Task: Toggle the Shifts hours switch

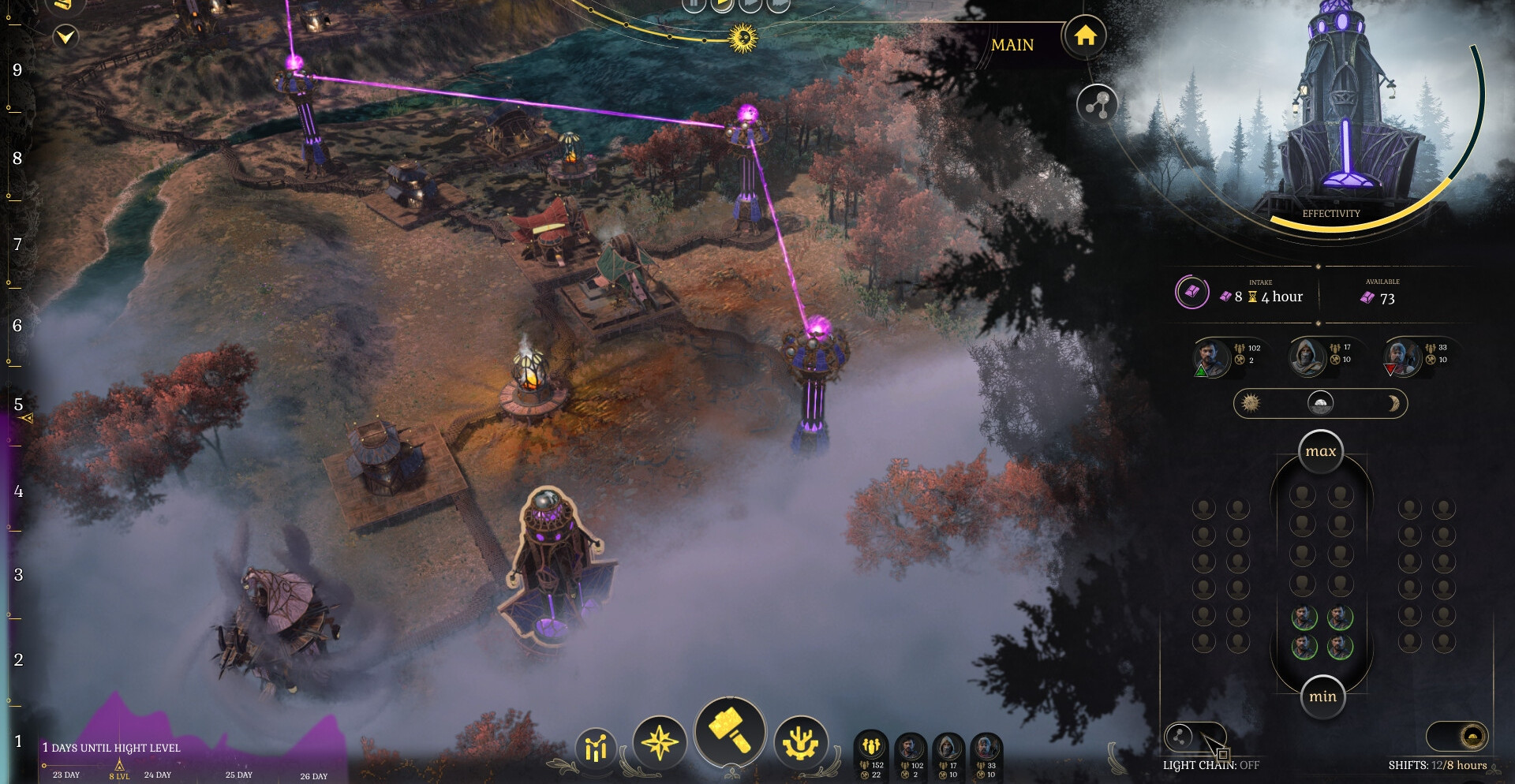Action: pos(1457,737)
